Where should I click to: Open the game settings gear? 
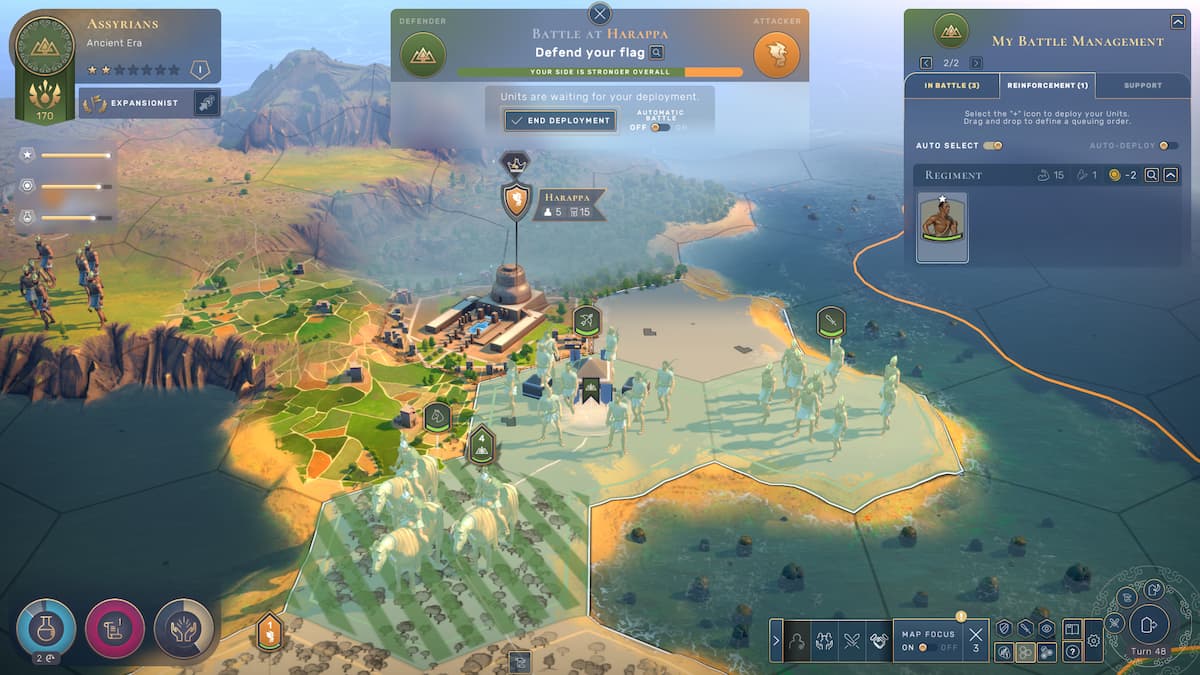[1093, 640]
